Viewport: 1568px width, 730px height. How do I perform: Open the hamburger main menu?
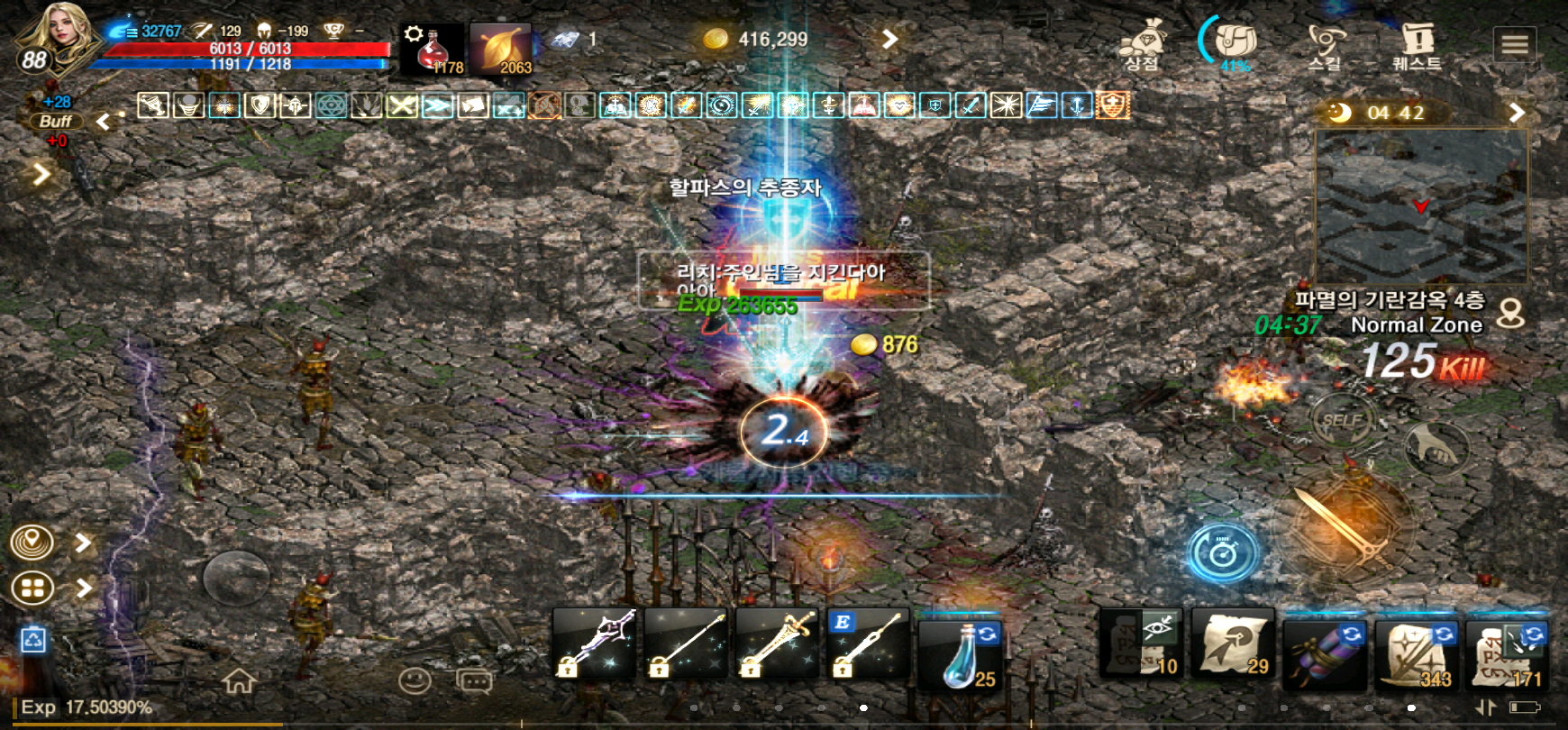[1514, 43]
